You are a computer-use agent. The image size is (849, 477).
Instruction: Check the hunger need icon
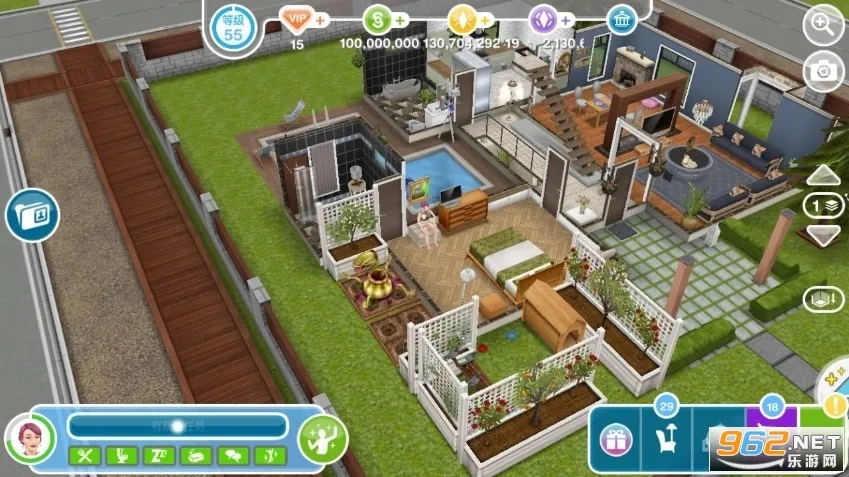(x=83, y=456)
